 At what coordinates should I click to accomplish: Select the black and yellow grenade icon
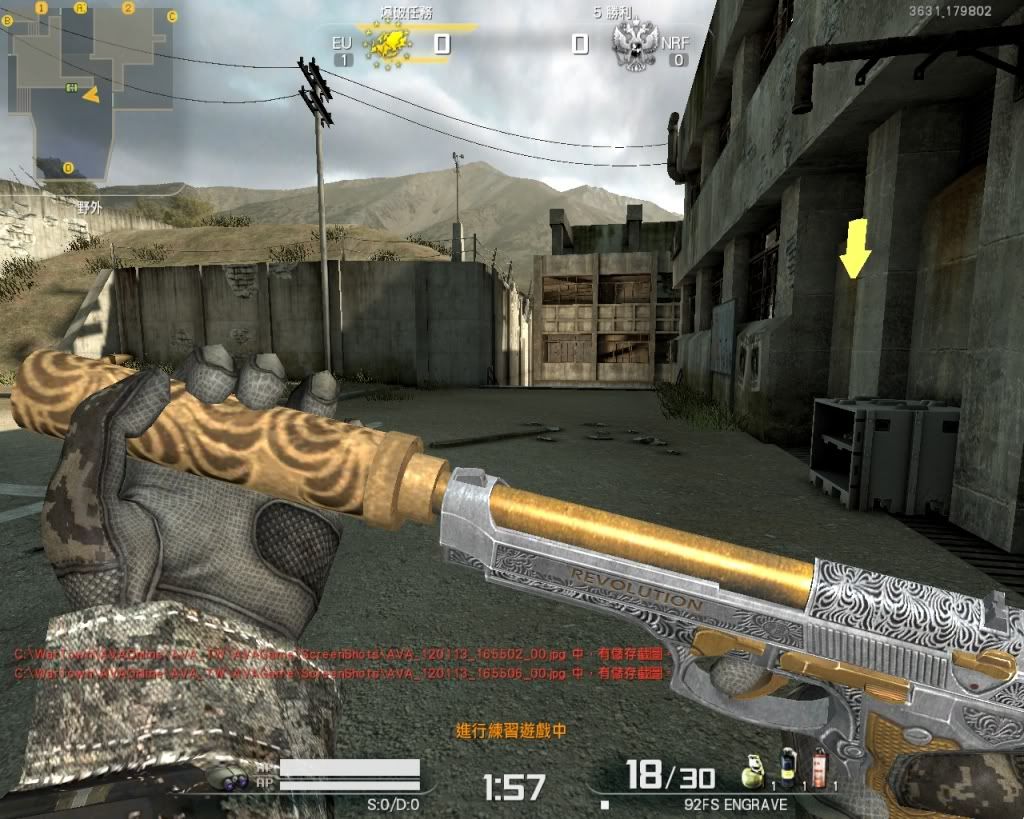pyautogui.click(x=787, y=771)
